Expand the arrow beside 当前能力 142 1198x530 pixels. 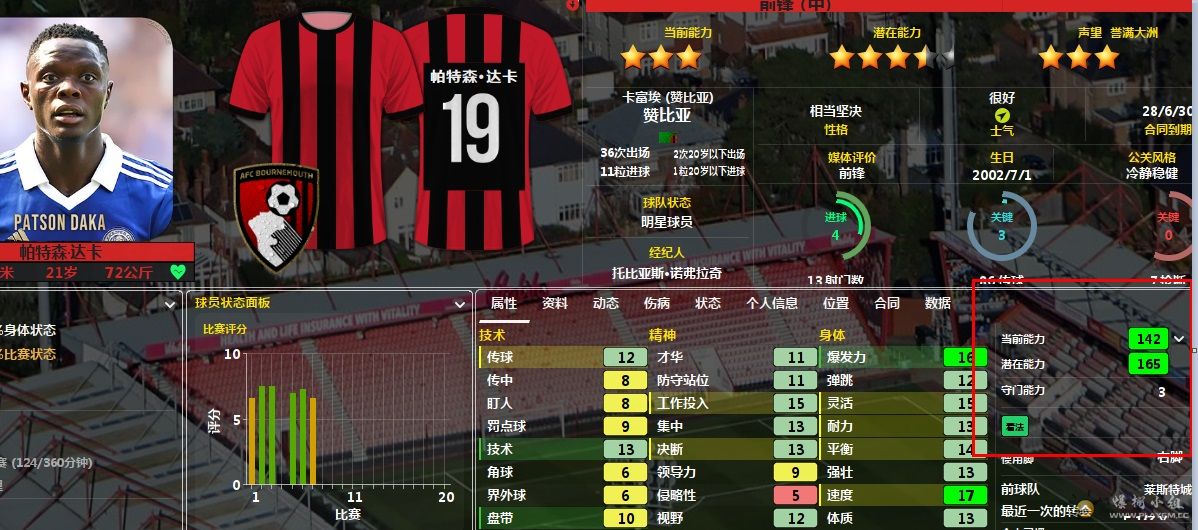1179,339
